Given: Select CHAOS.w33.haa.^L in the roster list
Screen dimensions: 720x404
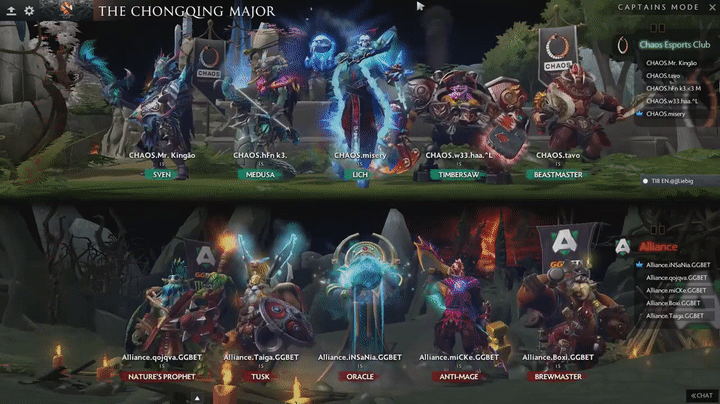Looking at the screenshot, I should point(671,101).
